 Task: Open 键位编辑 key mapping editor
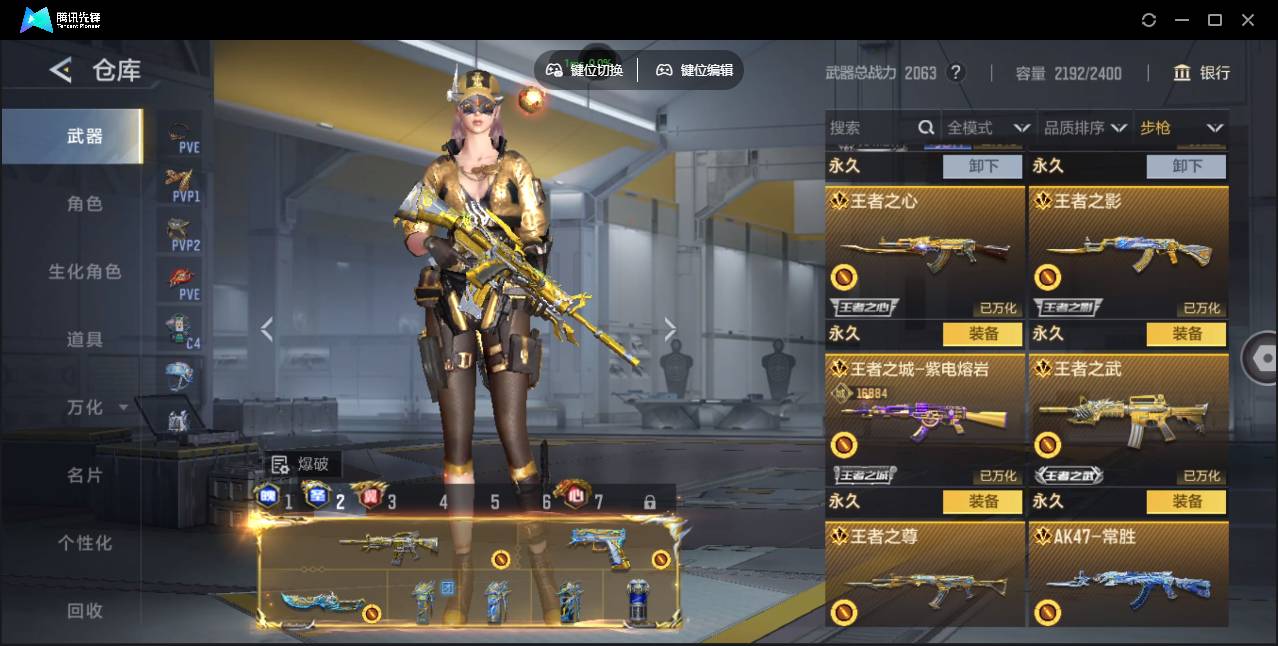695,70
